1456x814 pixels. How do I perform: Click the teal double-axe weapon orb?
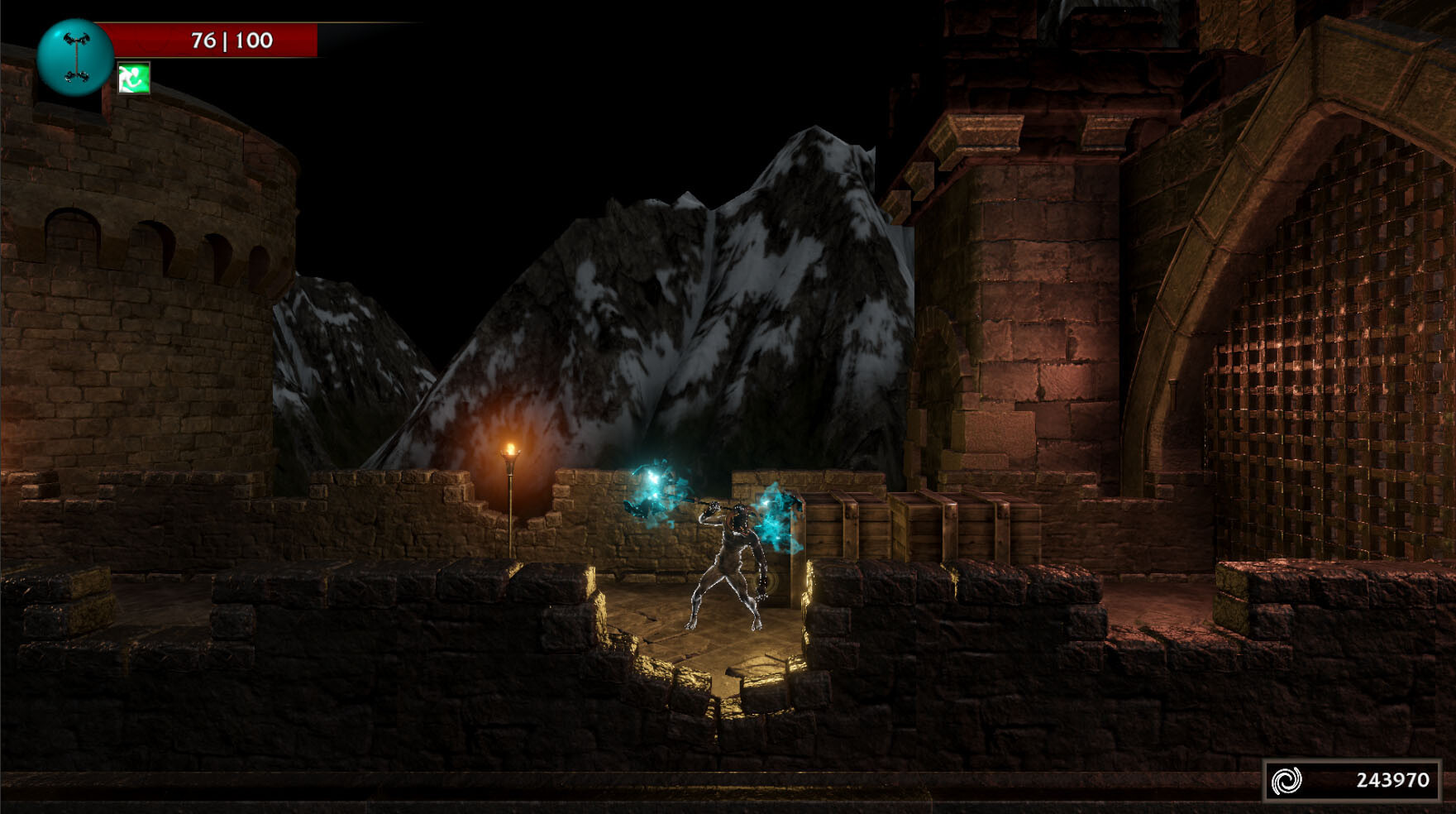[x=74, y=57]
